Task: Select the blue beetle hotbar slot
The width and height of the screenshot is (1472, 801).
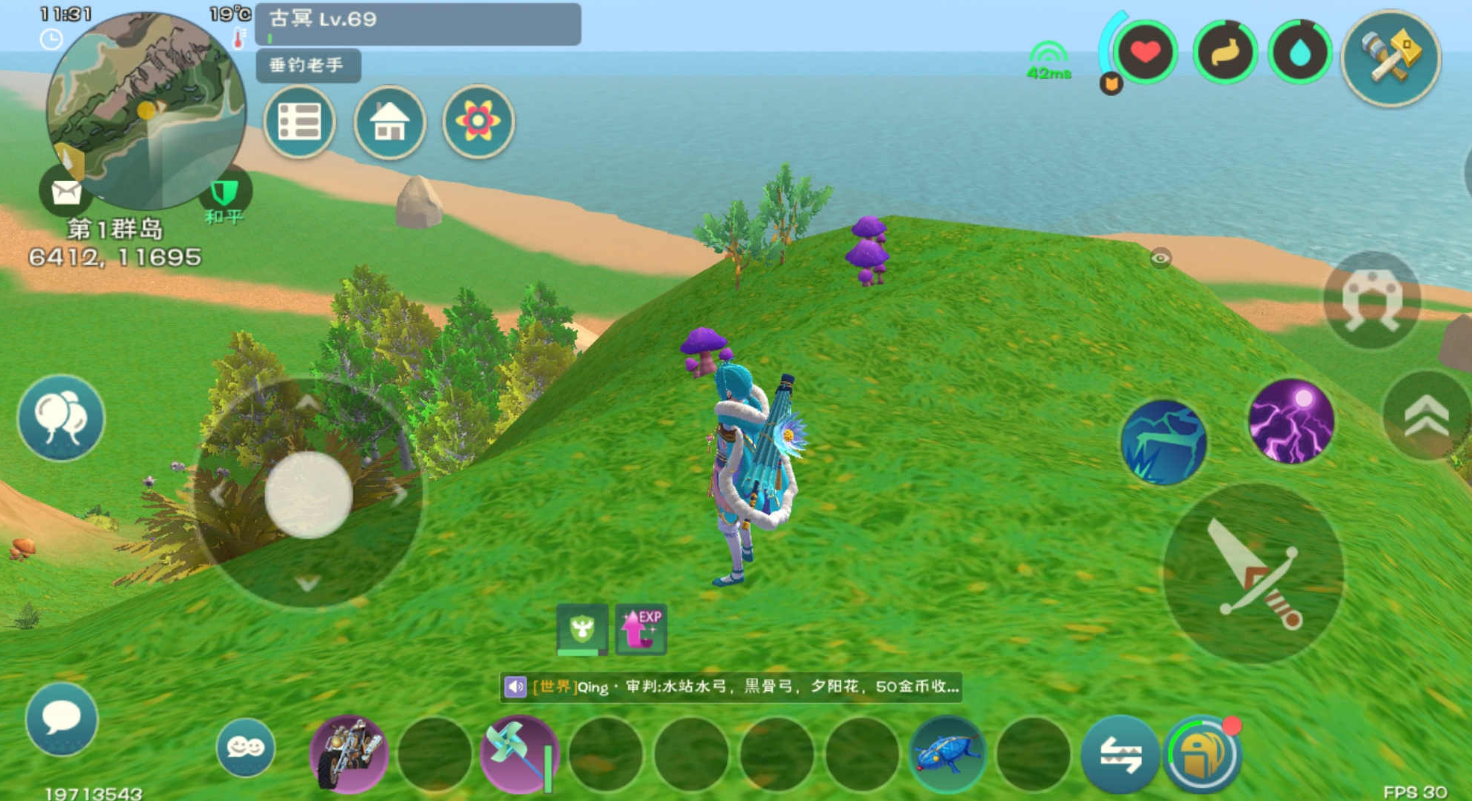Action: tap(947, 753)
